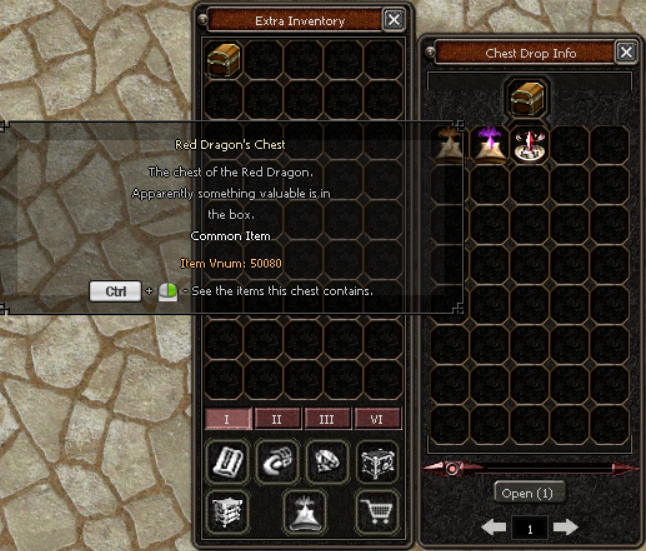646x551 pixels.
Task: Close the Chest Drop Info window
Action: 626,52
